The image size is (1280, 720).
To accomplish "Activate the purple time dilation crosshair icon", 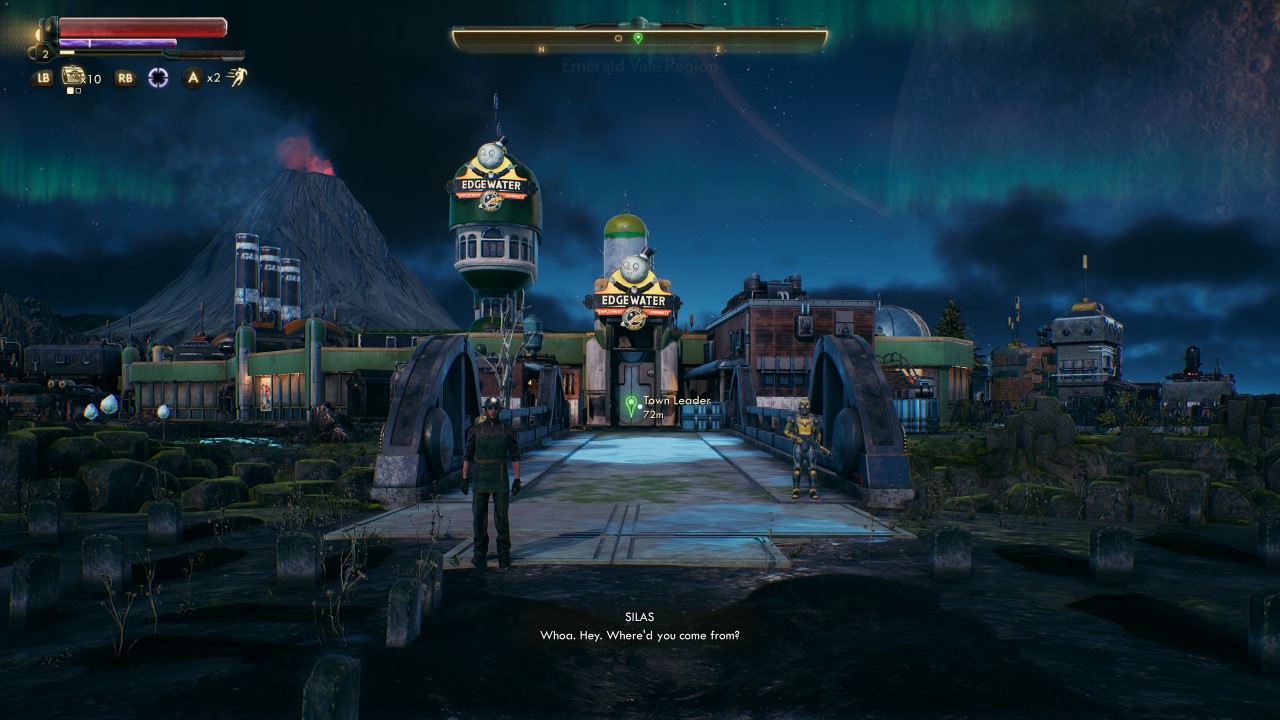I will point(158,77).
